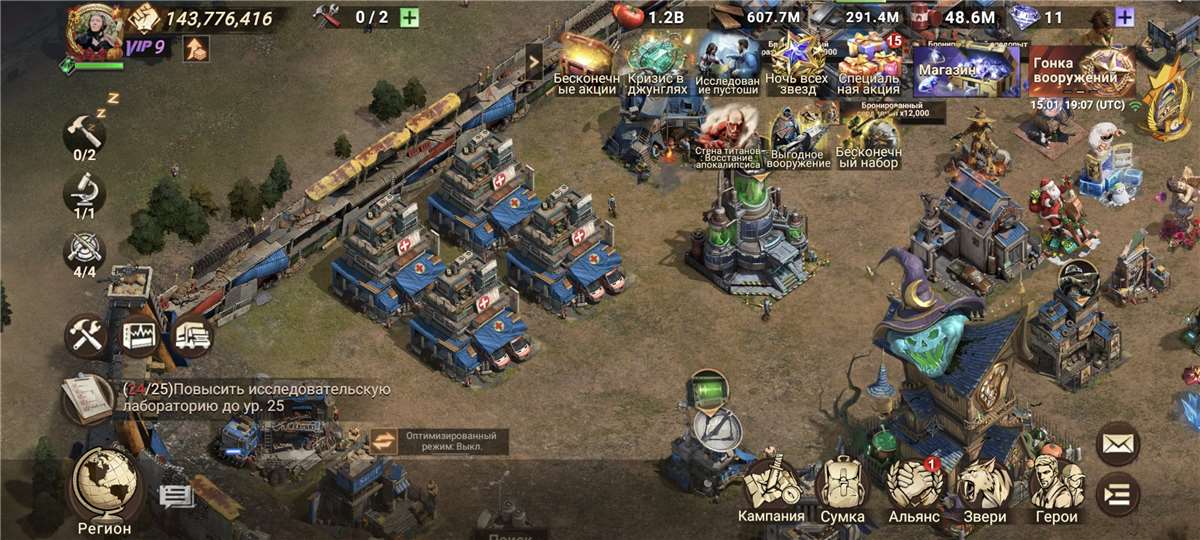Open the Ночь всех звезд event
Image resolution: width=1200 pixels, height=540 pixels.
click(x=797, y=68)
